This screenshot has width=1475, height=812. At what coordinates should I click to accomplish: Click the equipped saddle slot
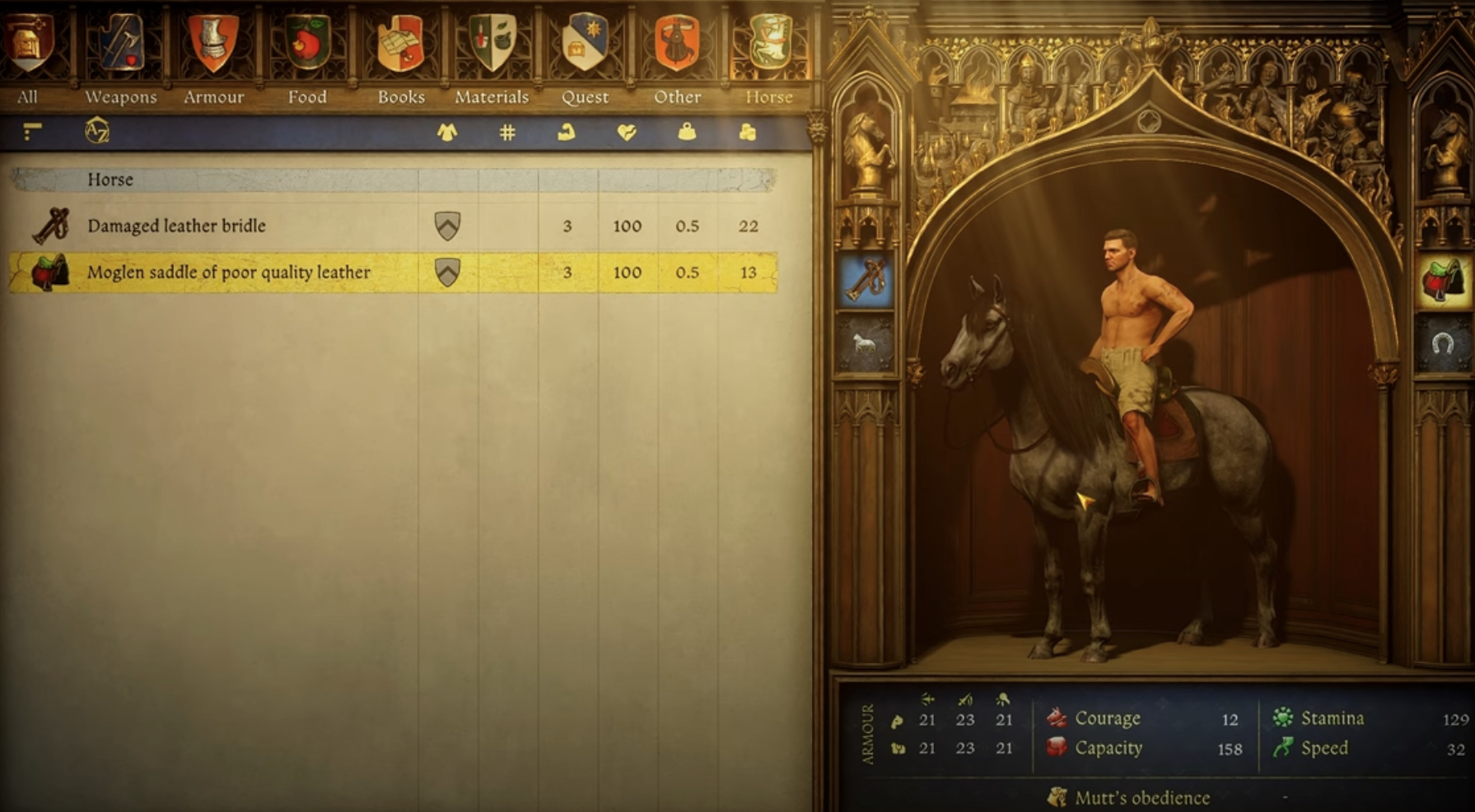click(x=1443, y=280)
